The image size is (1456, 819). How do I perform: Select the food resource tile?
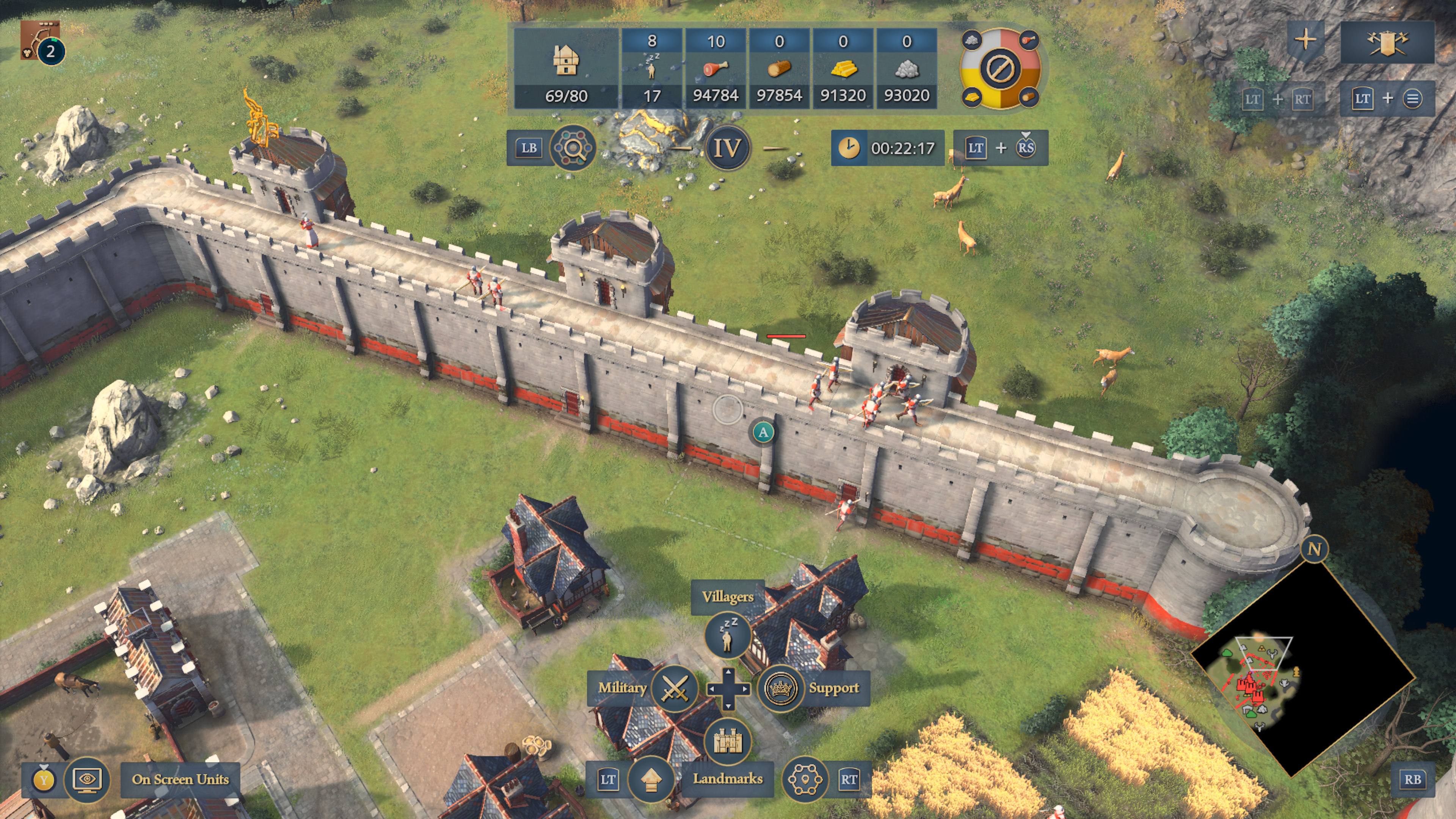715,68
